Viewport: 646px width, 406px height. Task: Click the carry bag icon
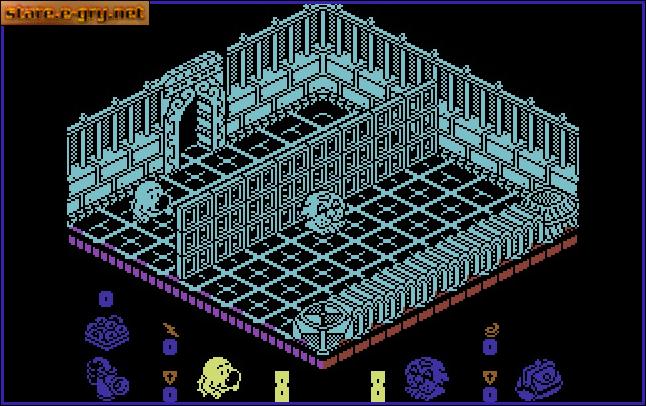click(x=538, y=378)
